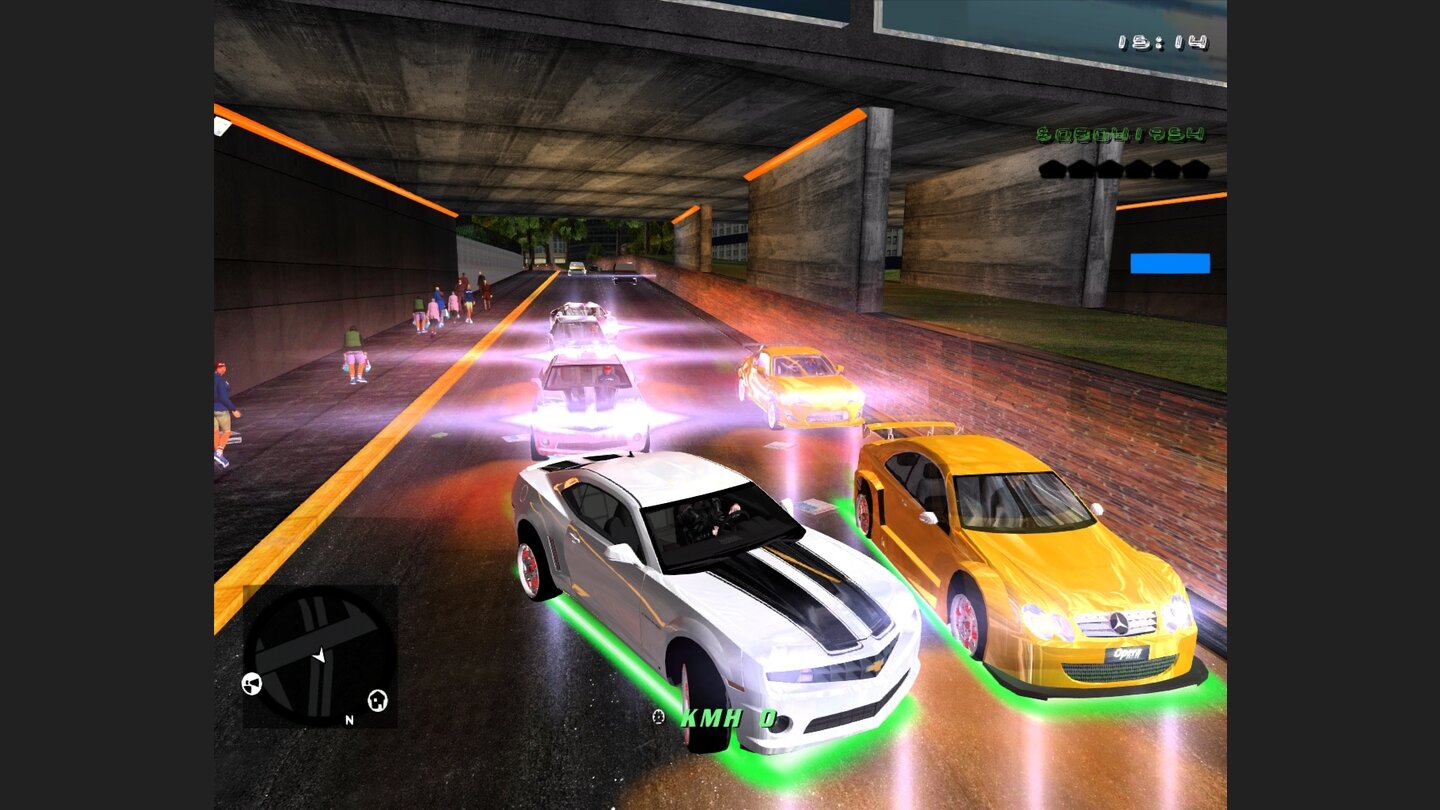Click the small wheel icon beside the KMH readout

click(x=658, y=716)
